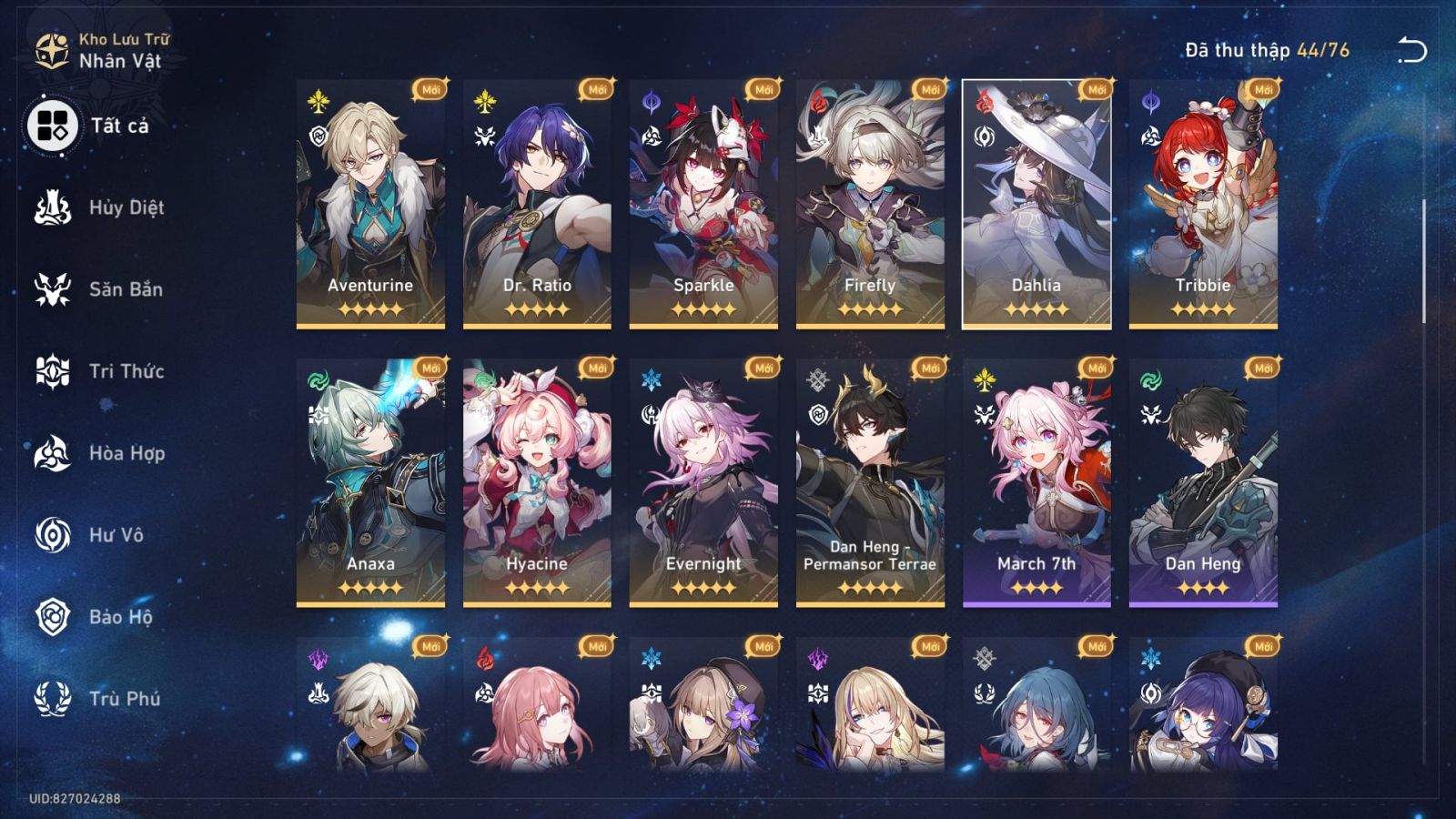This screenshot has height=819, width=1456.
Task: Select the Bảo Hộ path filter icon
Action: (52, 617)
